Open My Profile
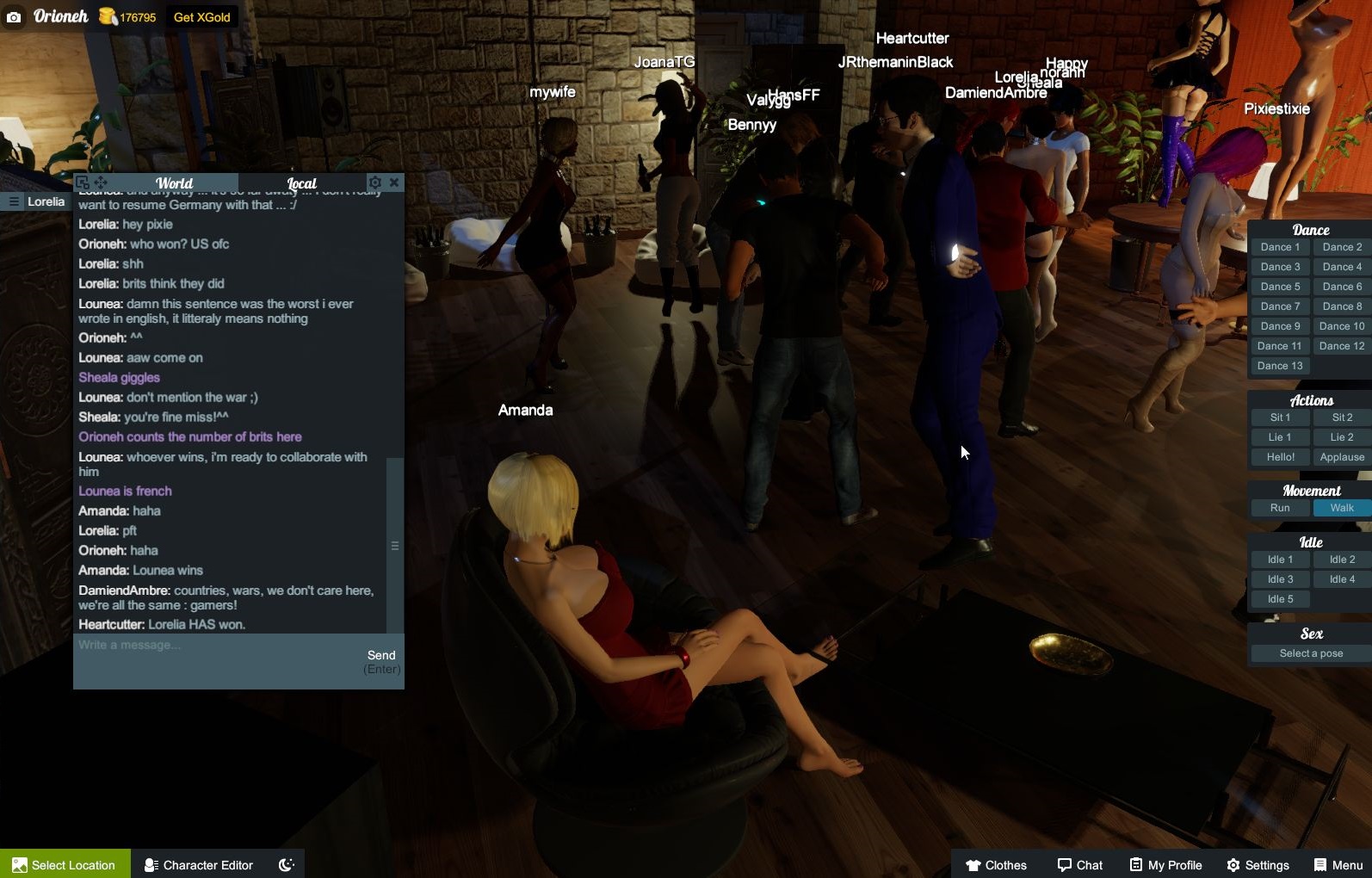 tap(1165, 864)
